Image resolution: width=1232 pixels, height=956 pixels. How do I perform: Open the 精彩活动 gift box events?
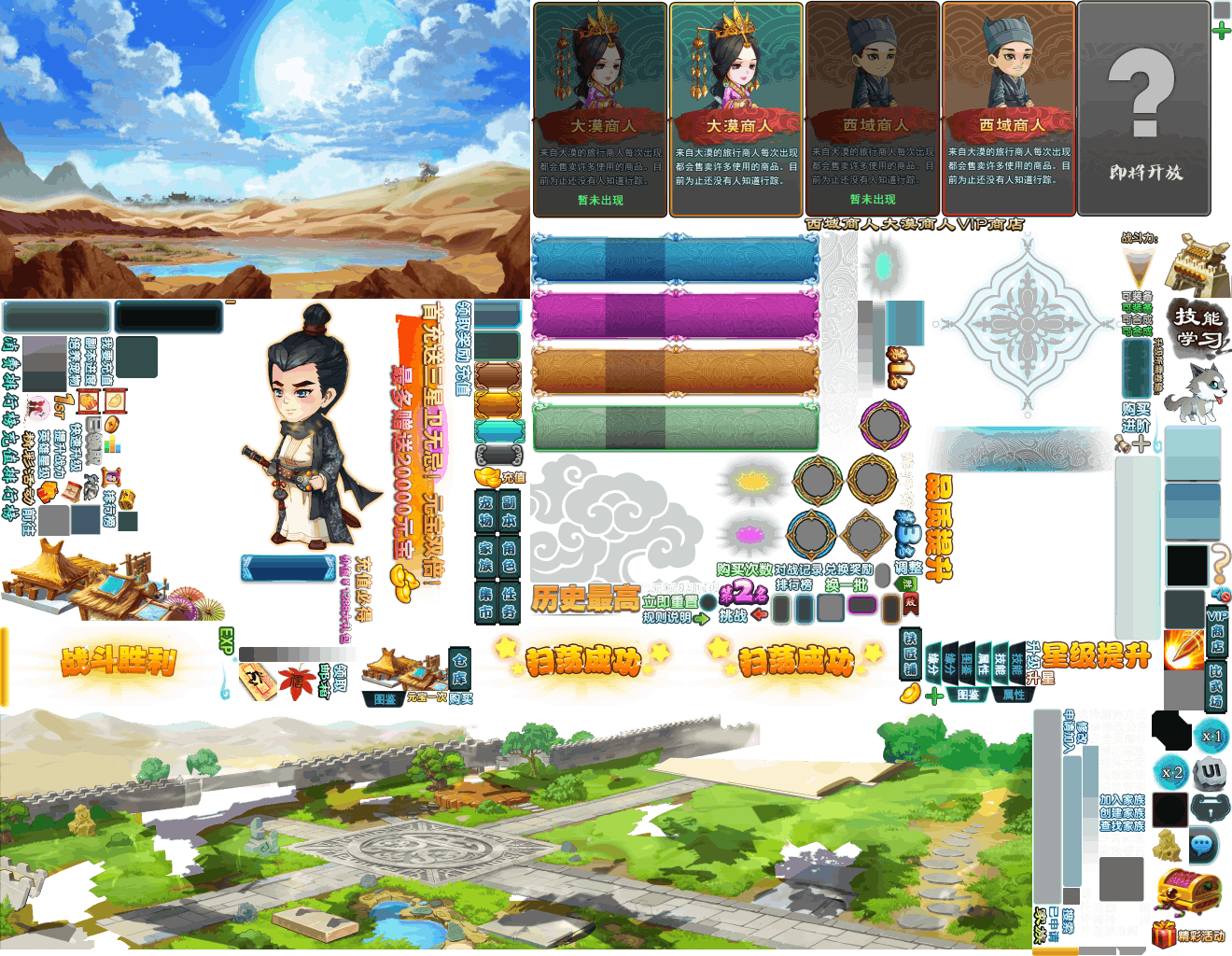pos(1191,935)
